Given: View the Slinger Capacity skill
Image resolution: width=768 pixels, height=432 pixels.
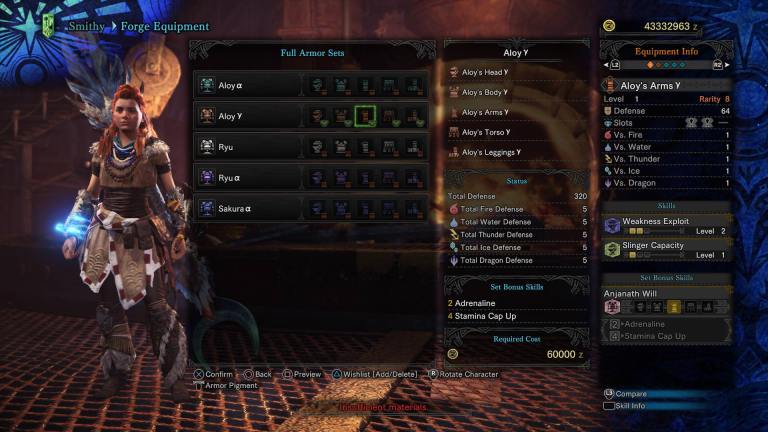Looking at the screenshot, I should pos(667,250).
